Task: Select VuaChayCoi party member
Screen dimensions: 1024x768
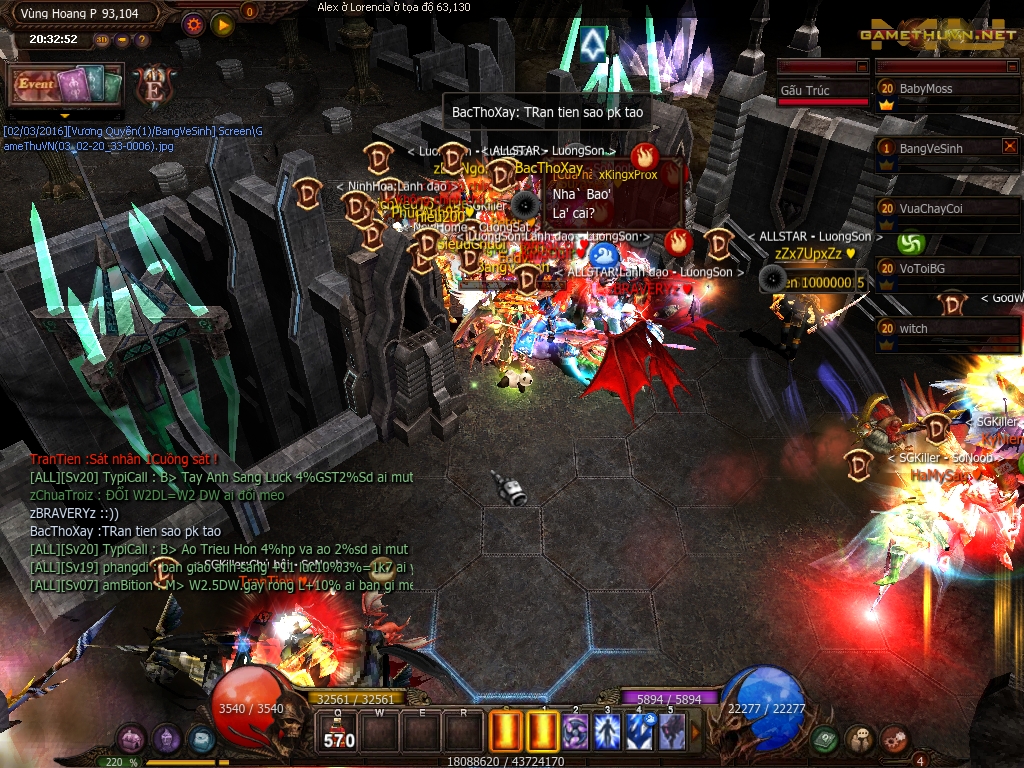Action: [x=947, y=208]
